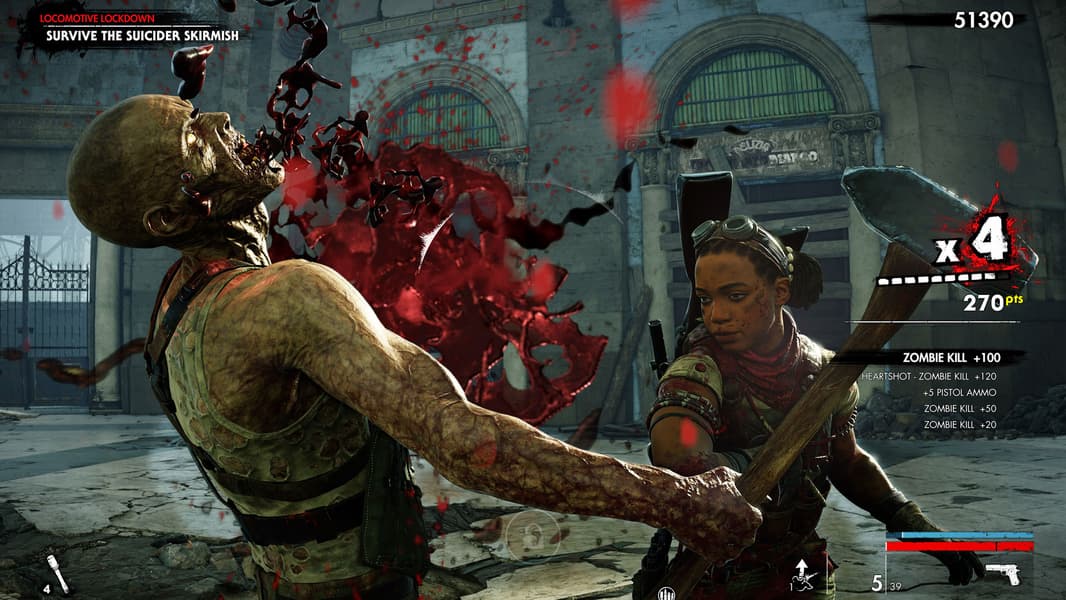Screen dimensions: 1066x600
Task: Click the pistol weapon icon
Action: [x=1000, y=575]
